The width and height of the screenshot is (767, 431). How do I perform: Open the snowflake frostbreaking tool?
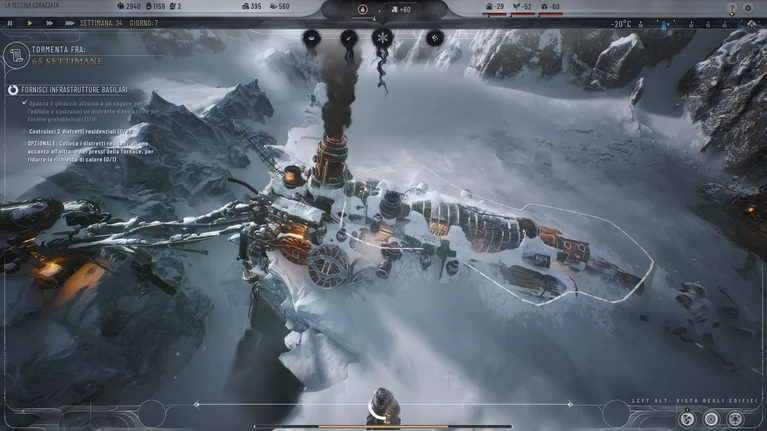coord(381,38)
